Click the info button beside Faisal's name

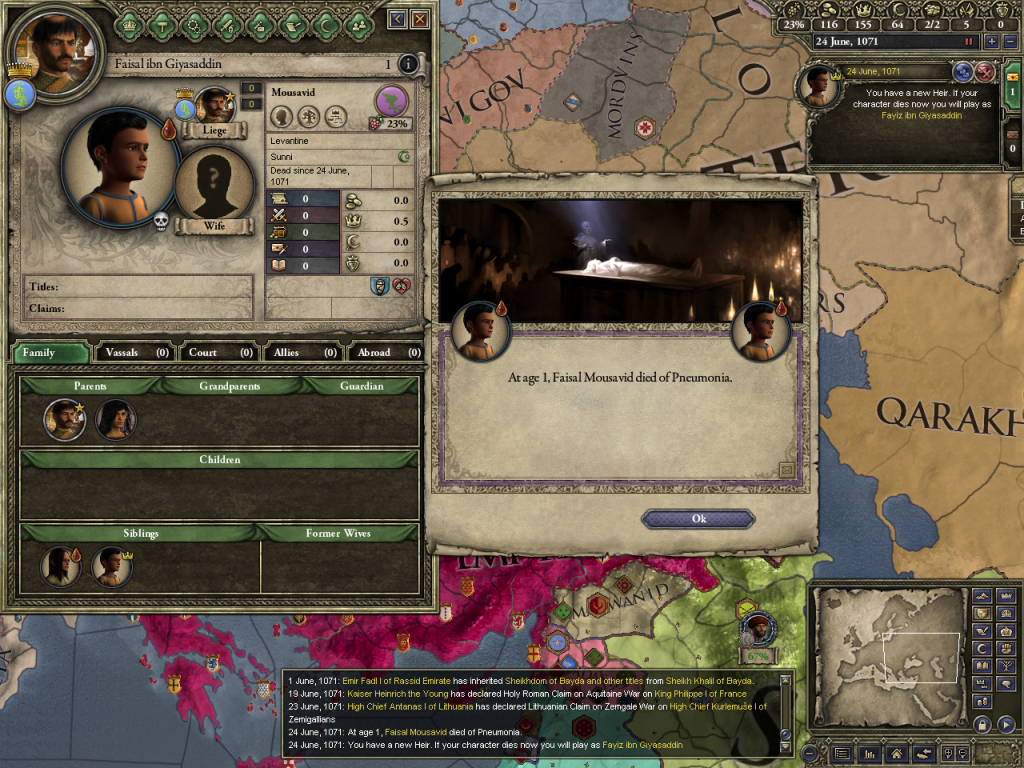coord(407,65)
